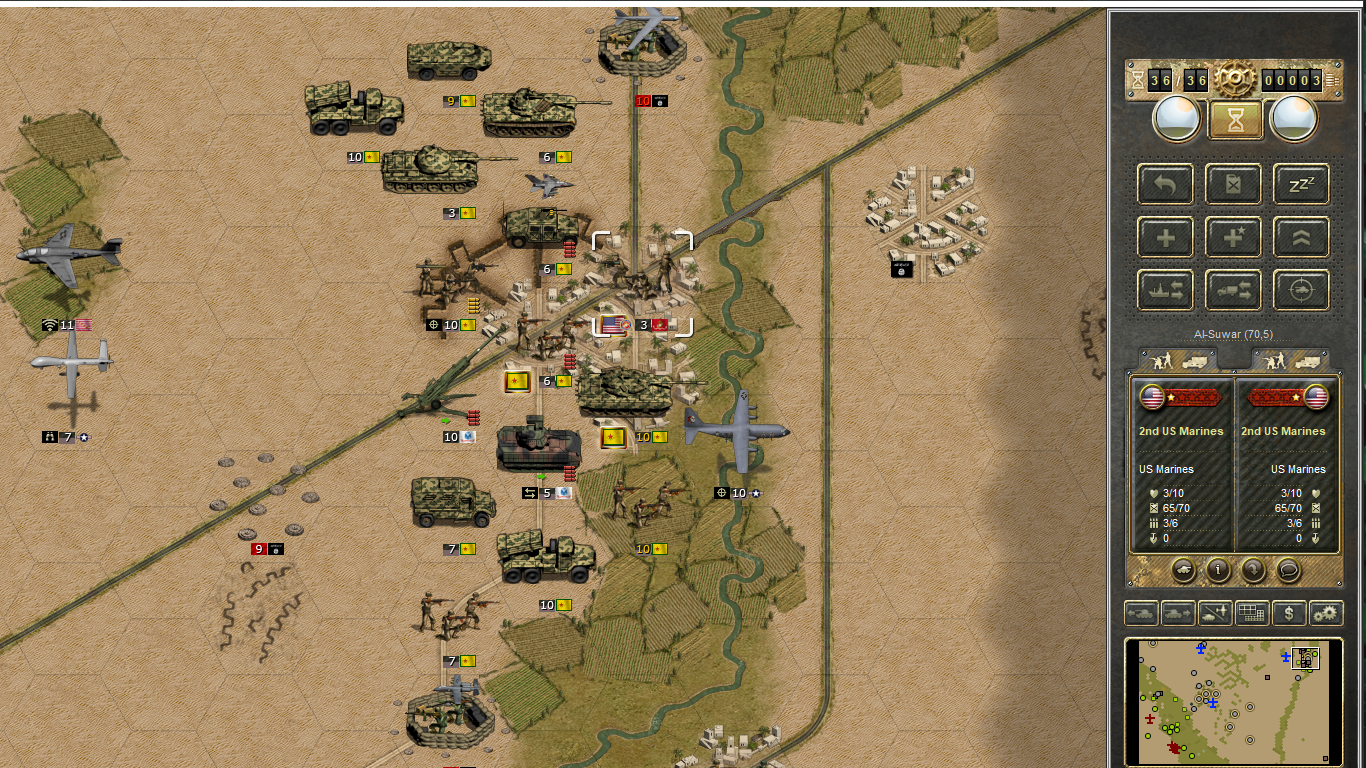
Task: Click the minimap overview
Action: point(1233,701)
